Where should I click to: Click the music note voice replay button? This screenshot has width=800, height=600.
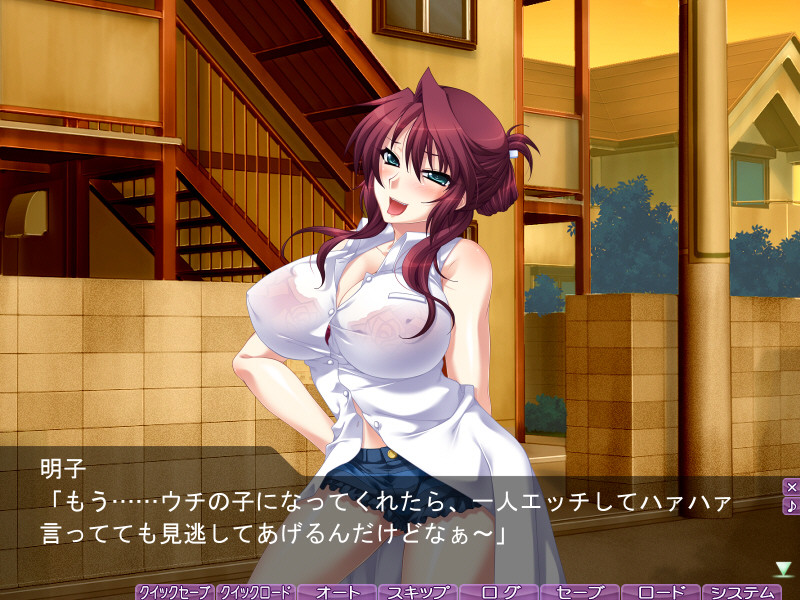pyautogui.click(x=791, y=505)
